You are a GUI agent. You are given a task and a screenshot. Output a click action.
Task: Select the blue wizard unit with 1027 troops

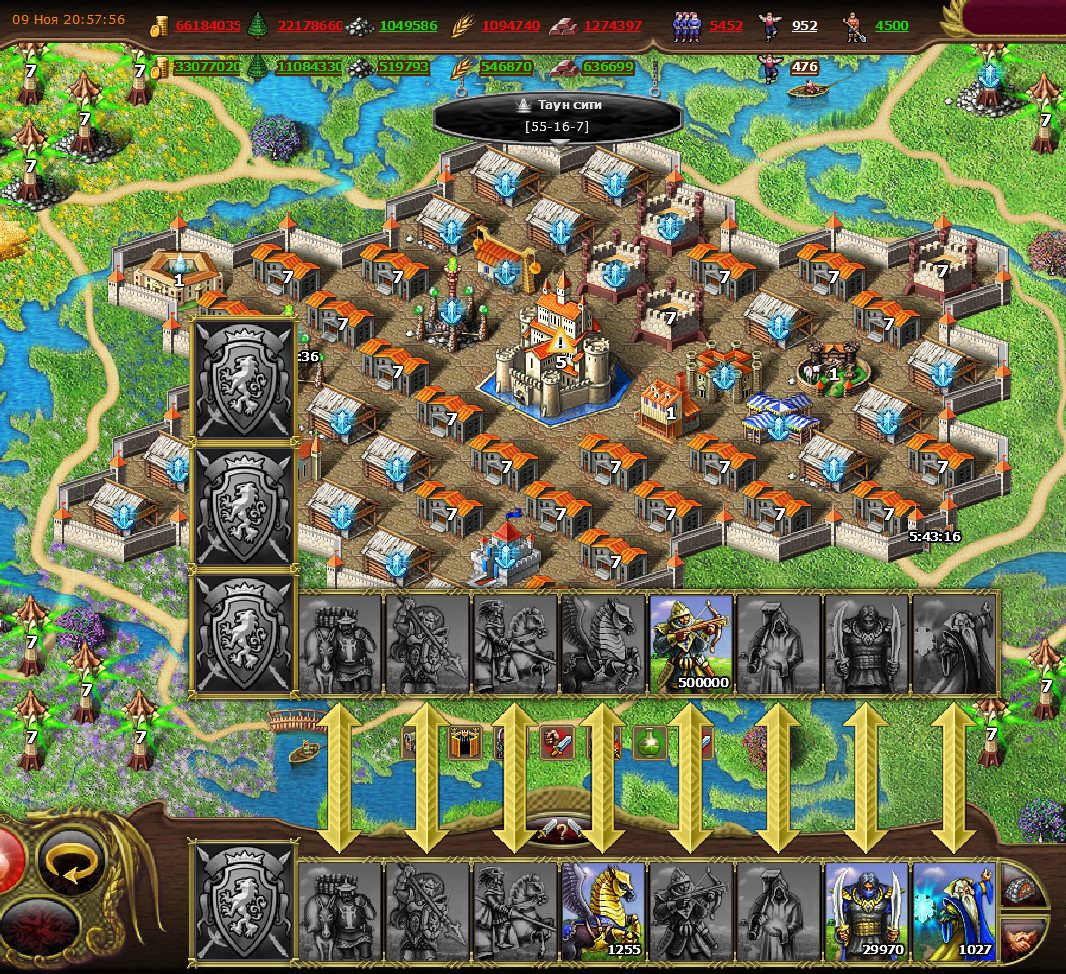coord(954,908)
